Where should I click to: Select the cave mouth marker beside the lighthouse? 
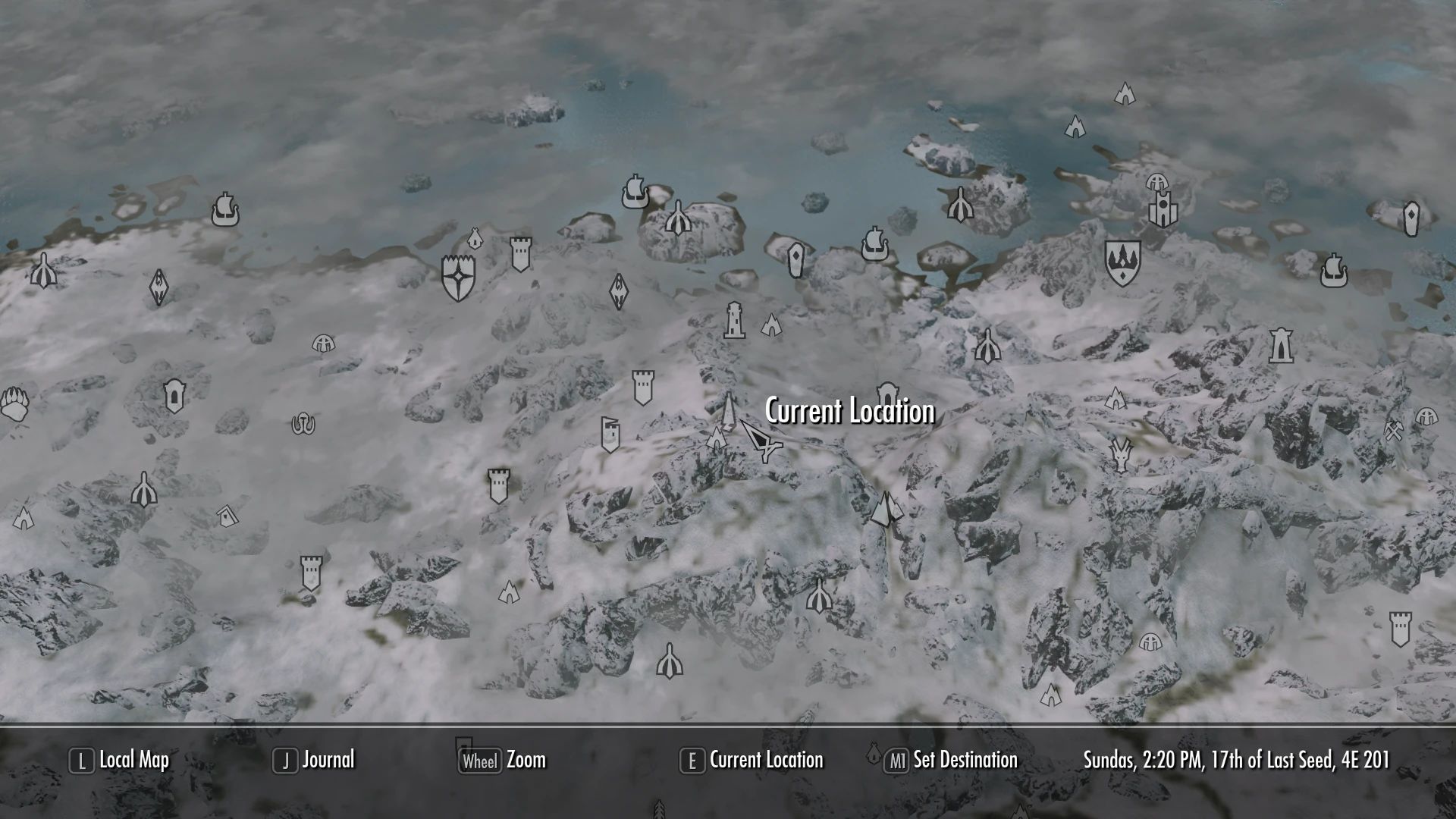(772, 326)
